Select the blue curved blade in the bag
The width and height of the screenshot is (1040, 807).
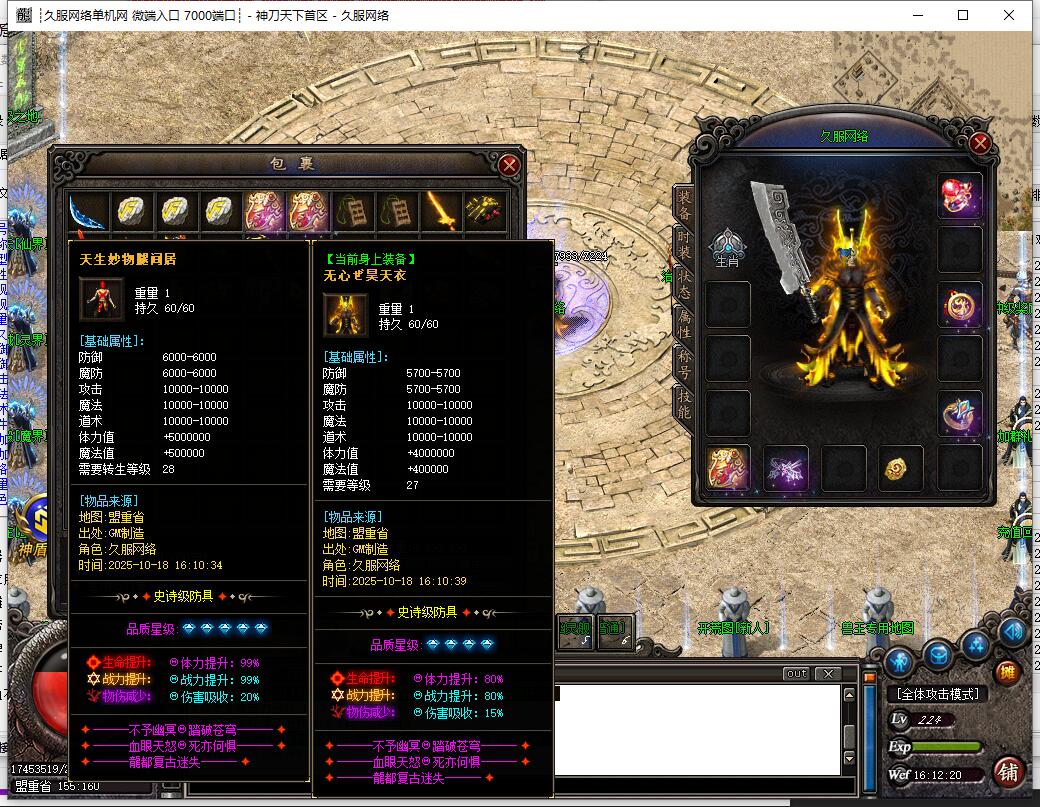pyautogui.click(x=88, y=211)
